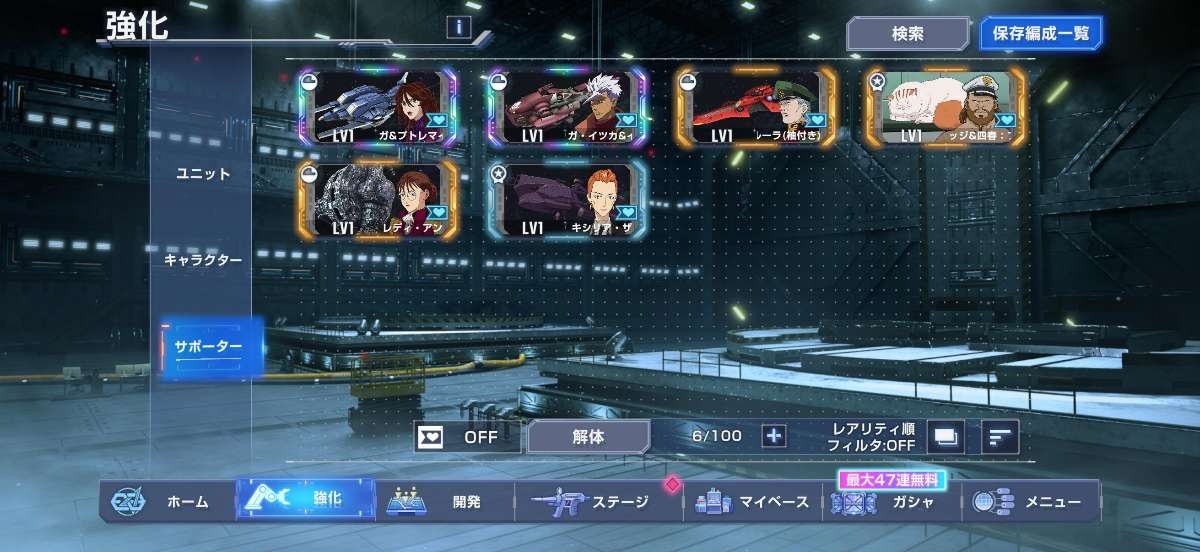1200x552 pixels.
Task: Switch to the キャラクター tab
Action: tap(203, 260)
